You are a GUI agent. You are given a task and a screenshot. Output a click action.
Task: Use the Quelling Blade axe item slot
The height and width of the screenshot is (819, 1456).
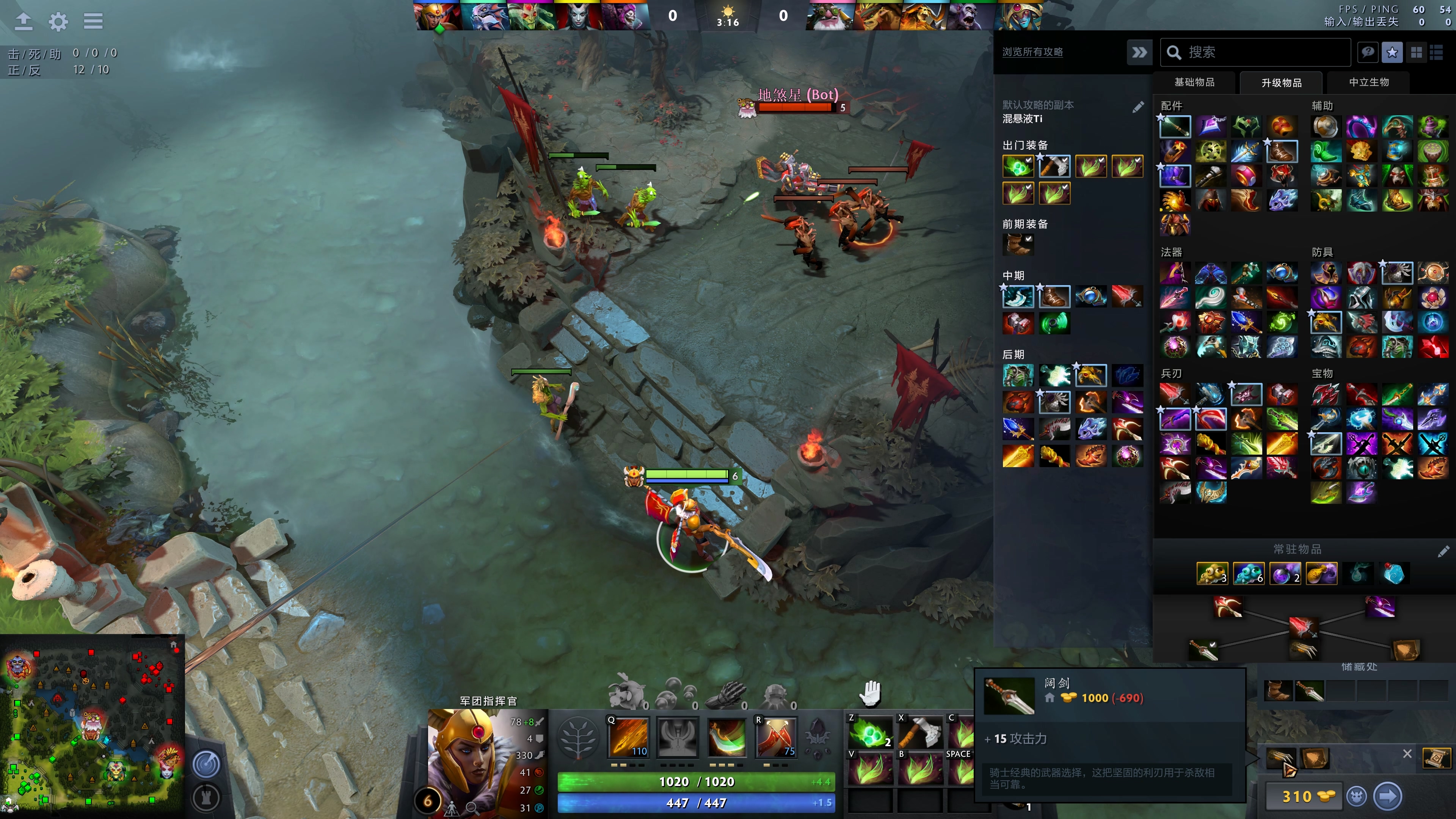[x=919, y=733]
